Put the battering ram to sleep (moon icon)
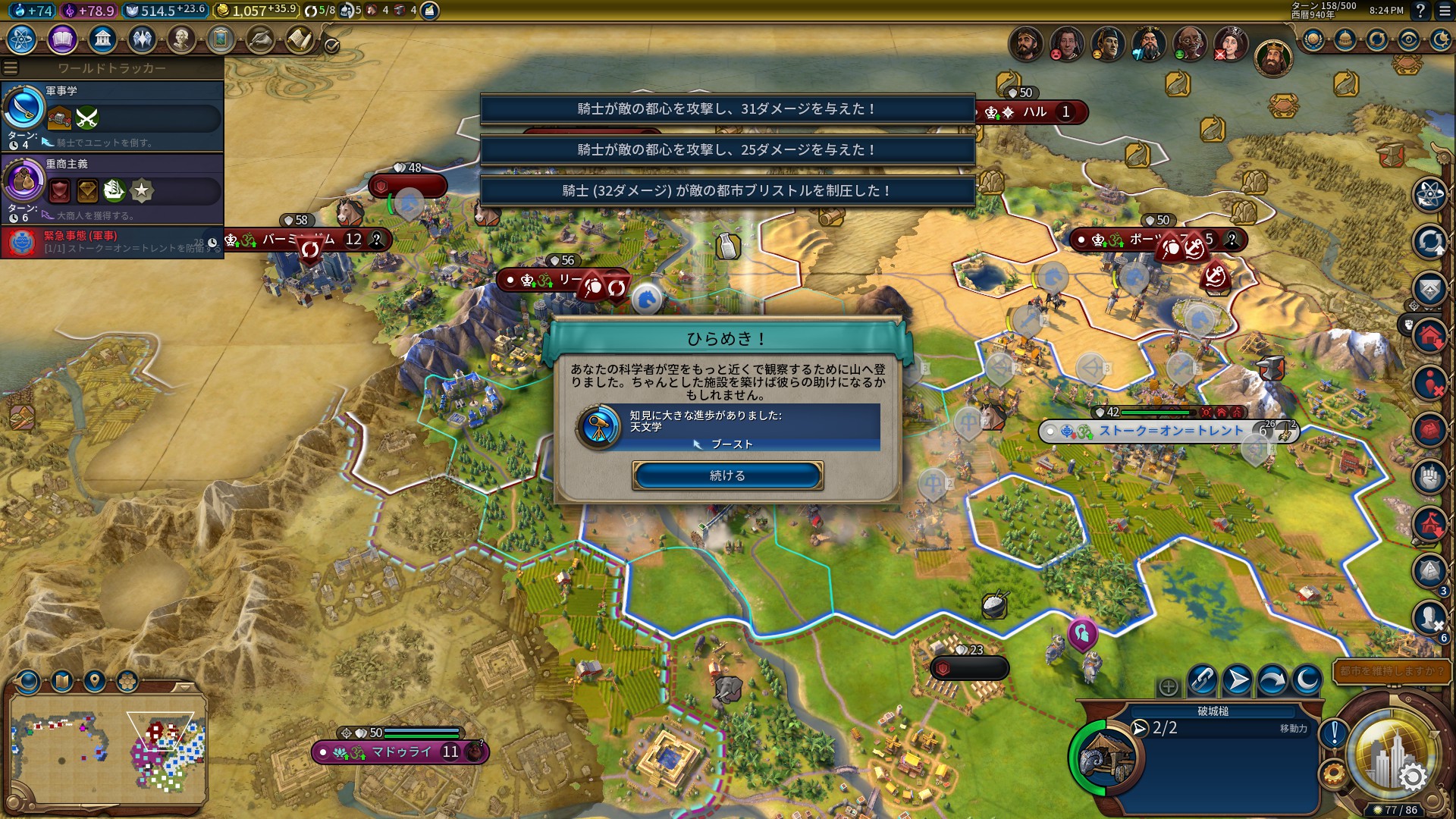The image size is (1456, 819). point(1307,680)
